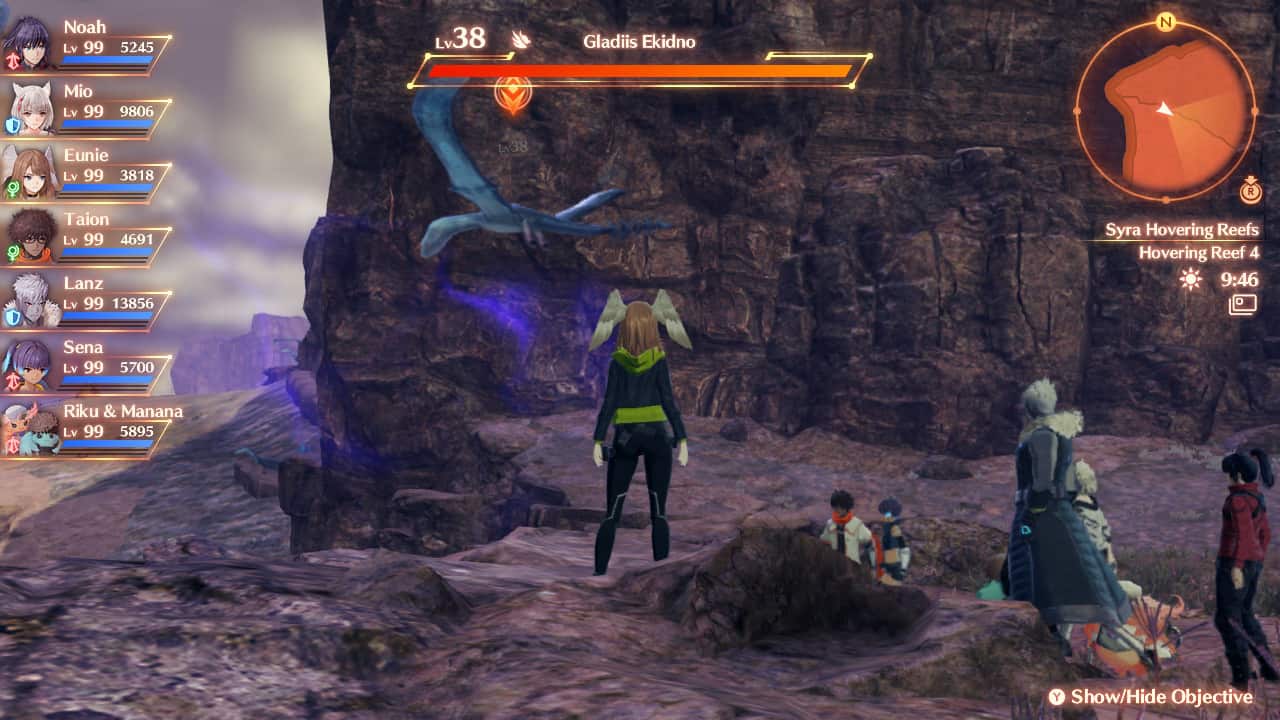Click the sun weather icon near the clock
This screenshot has height=720, width=1280.
(1188, 280)
